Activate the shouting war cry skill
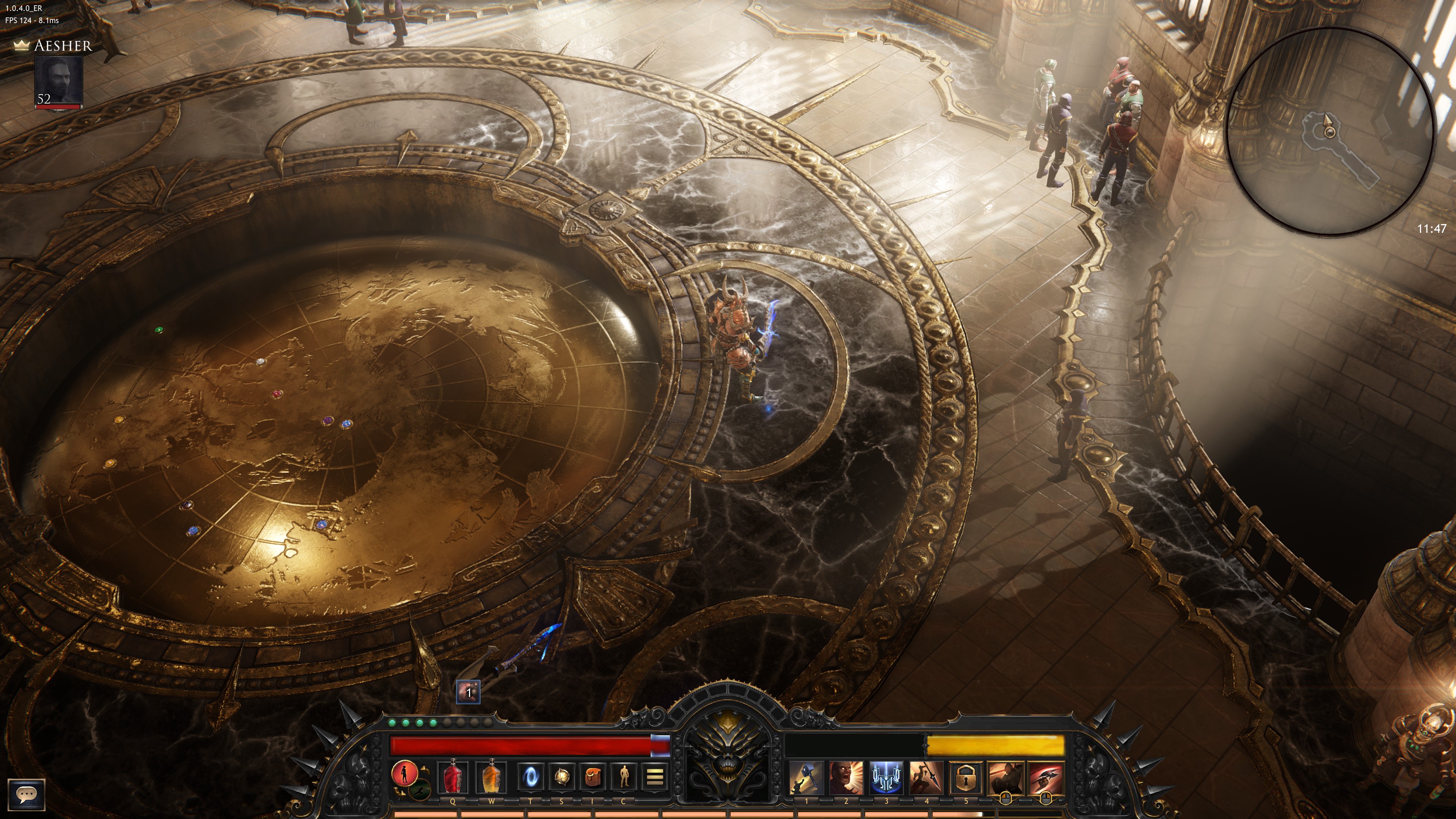Screen dimensions: 1456x819 (x=846, y=778)
